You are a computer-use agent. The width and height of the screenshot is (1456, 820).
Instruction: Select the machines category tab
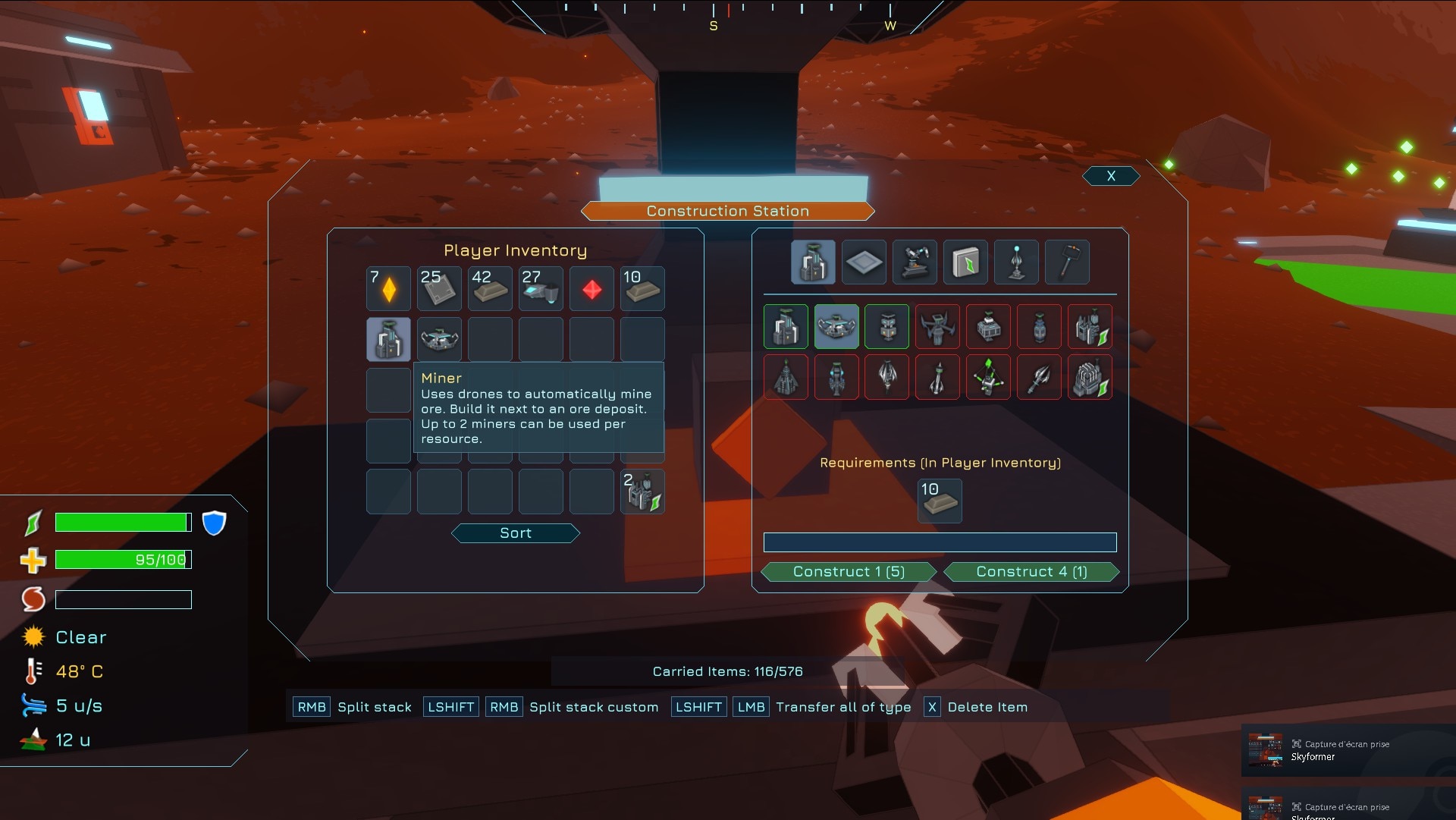point(813,262)
